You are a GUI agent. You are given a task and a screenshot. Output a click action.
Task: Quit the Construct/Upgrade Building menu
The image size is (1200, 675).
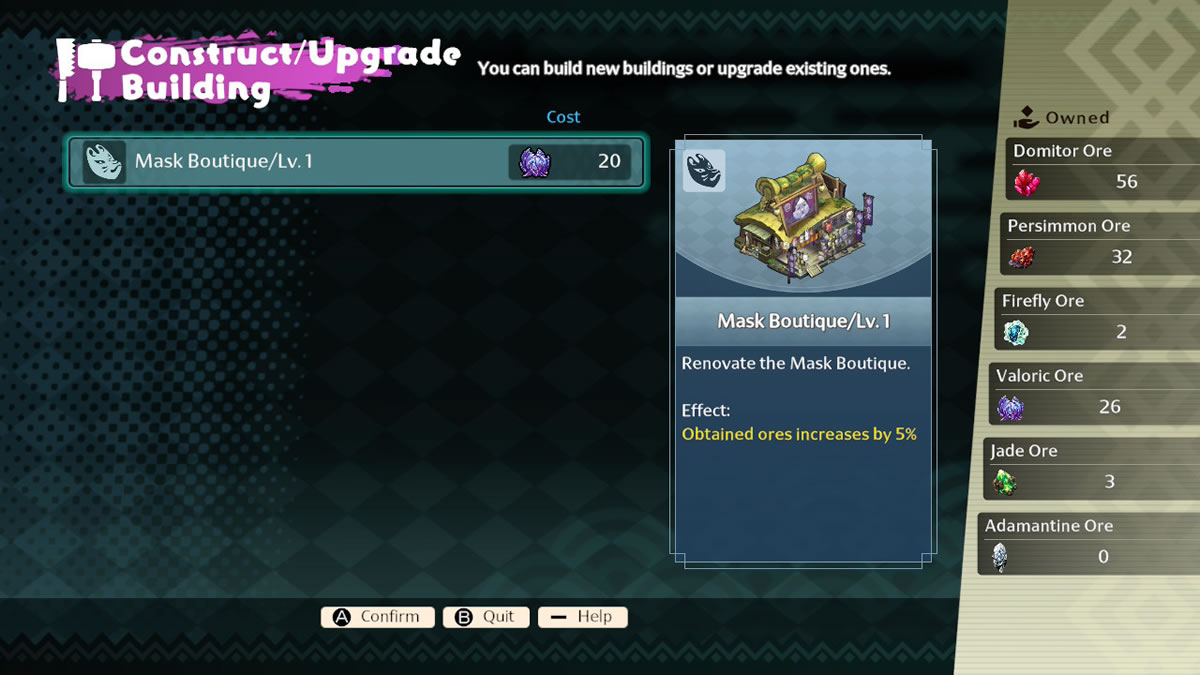(x=485, y=617)
